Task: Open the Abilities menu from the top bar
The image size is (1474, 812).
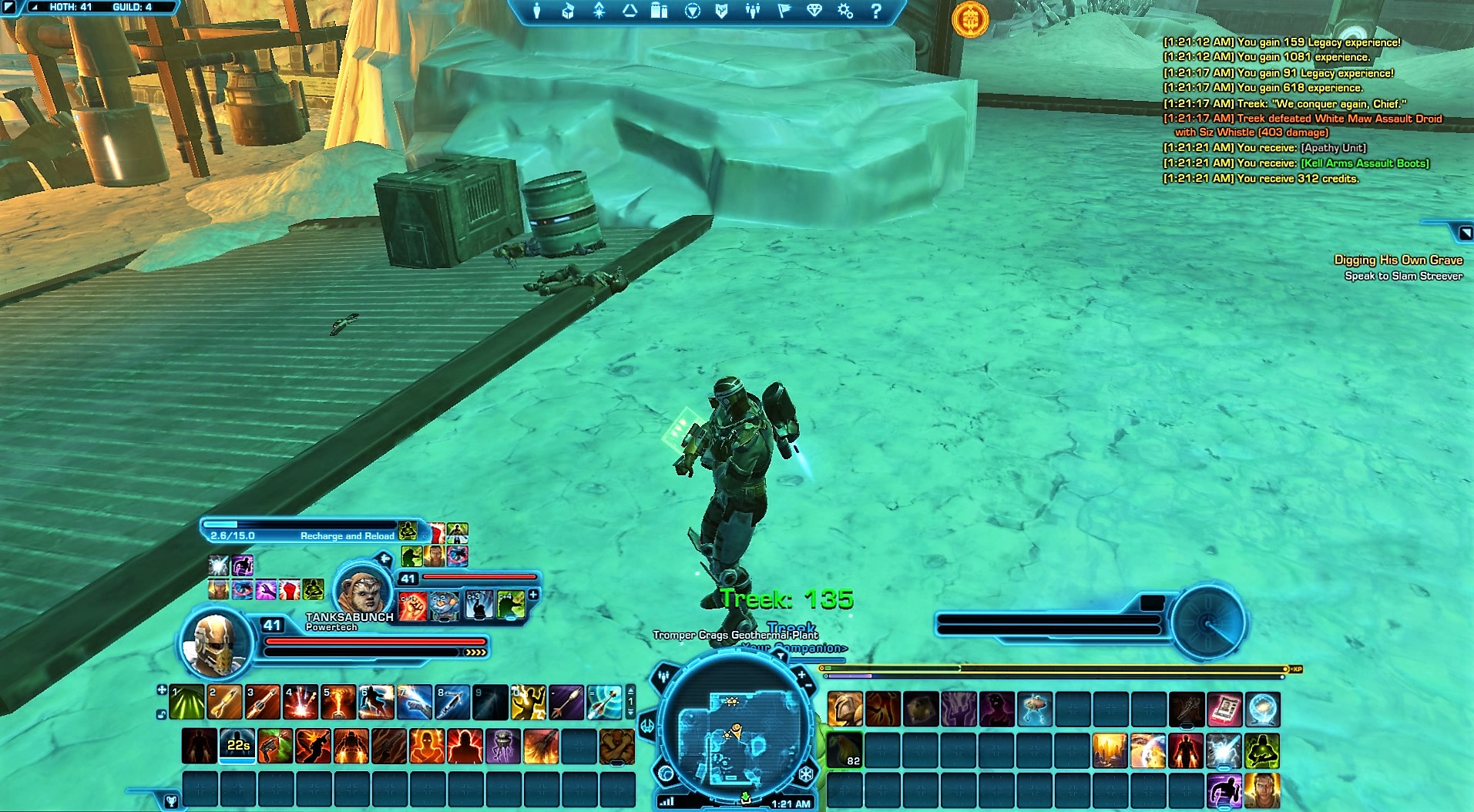Action: click(599, 12)
